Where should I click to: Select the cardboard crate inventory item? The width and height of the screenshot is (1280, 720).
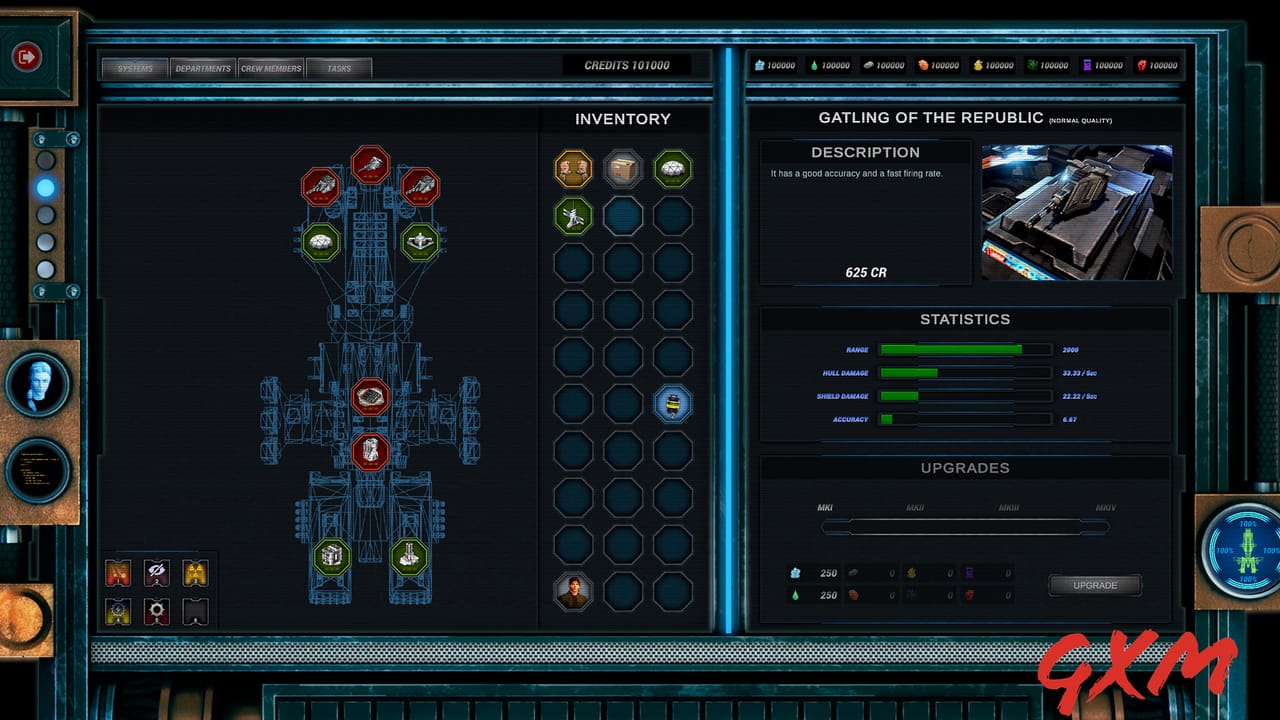click(x=623, y=169)
